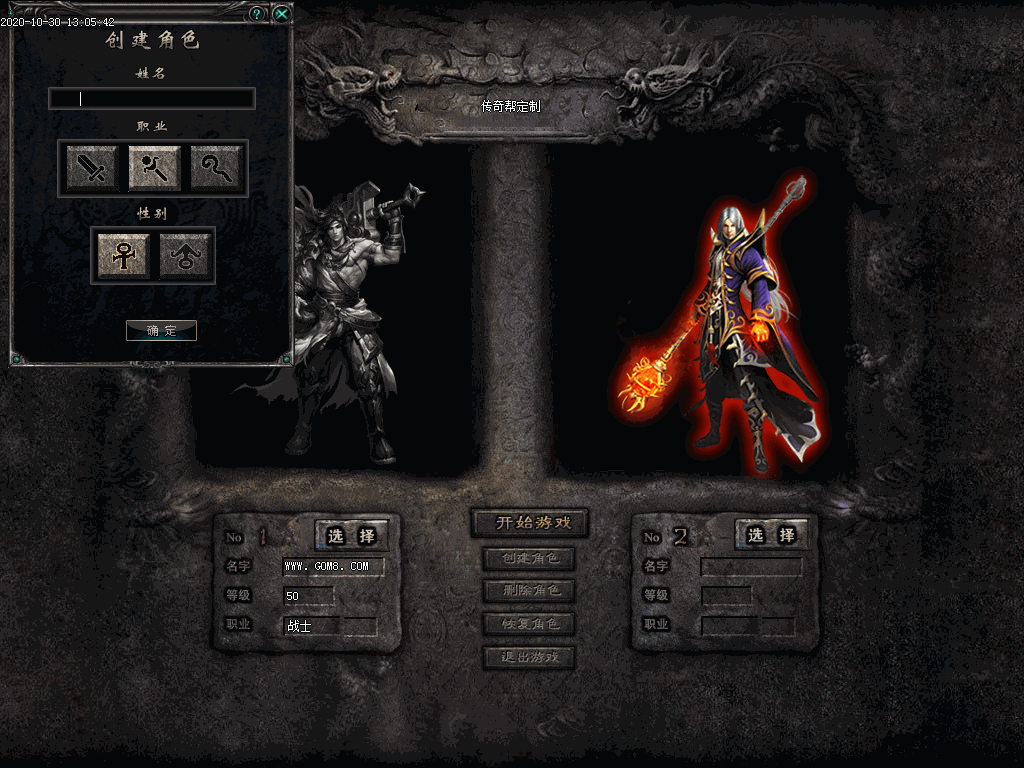
Task: Open help with the question mark button
Action: click(257, 14)
